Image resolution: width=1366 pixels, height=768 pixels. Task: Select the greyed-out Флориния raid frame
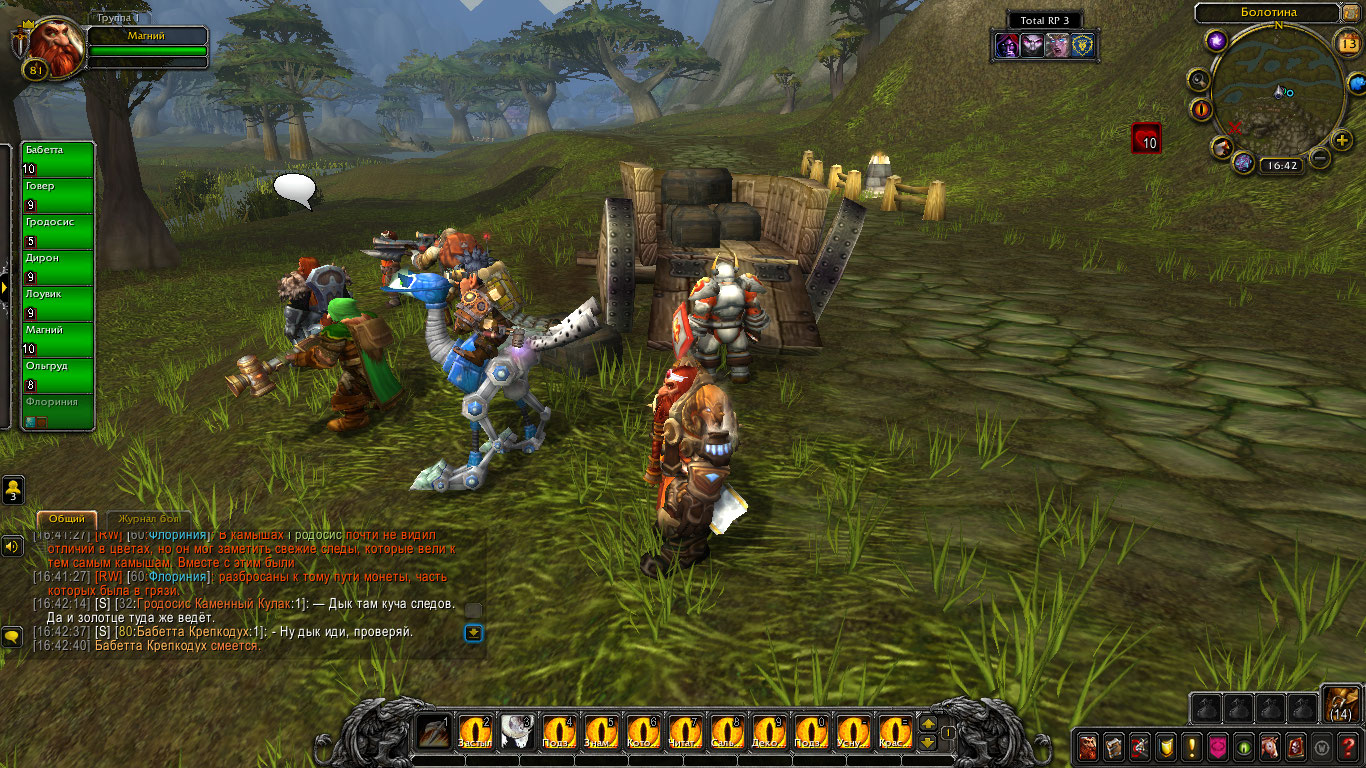coord(58,410)
